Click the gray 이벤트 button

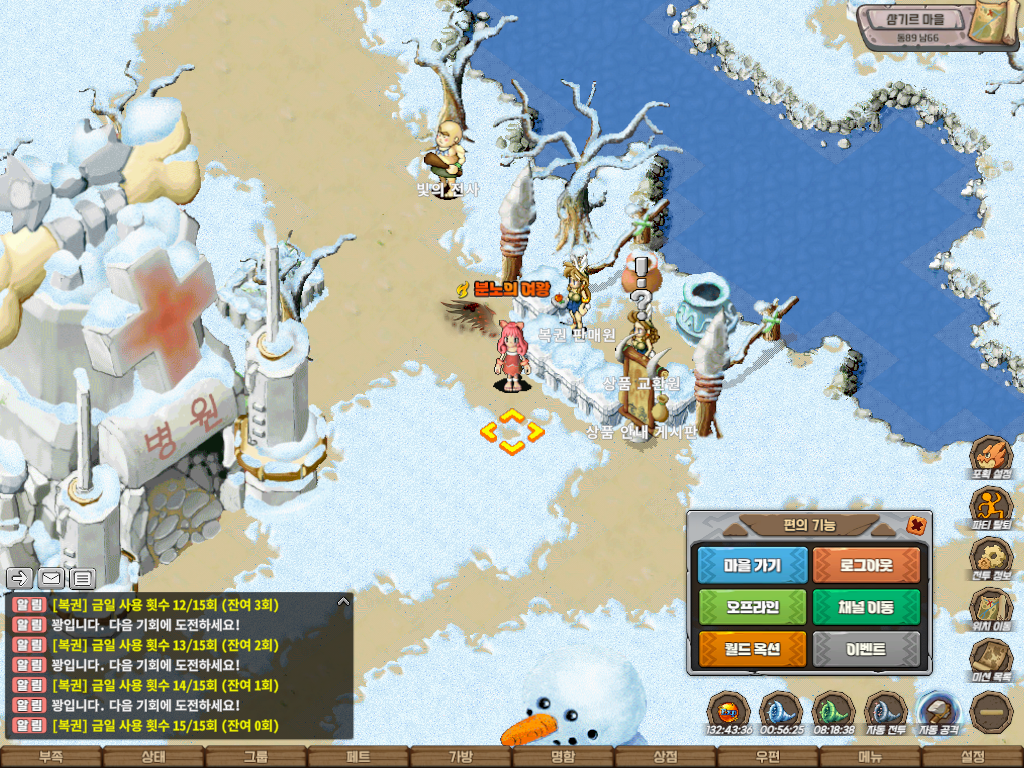pos(866,649)
